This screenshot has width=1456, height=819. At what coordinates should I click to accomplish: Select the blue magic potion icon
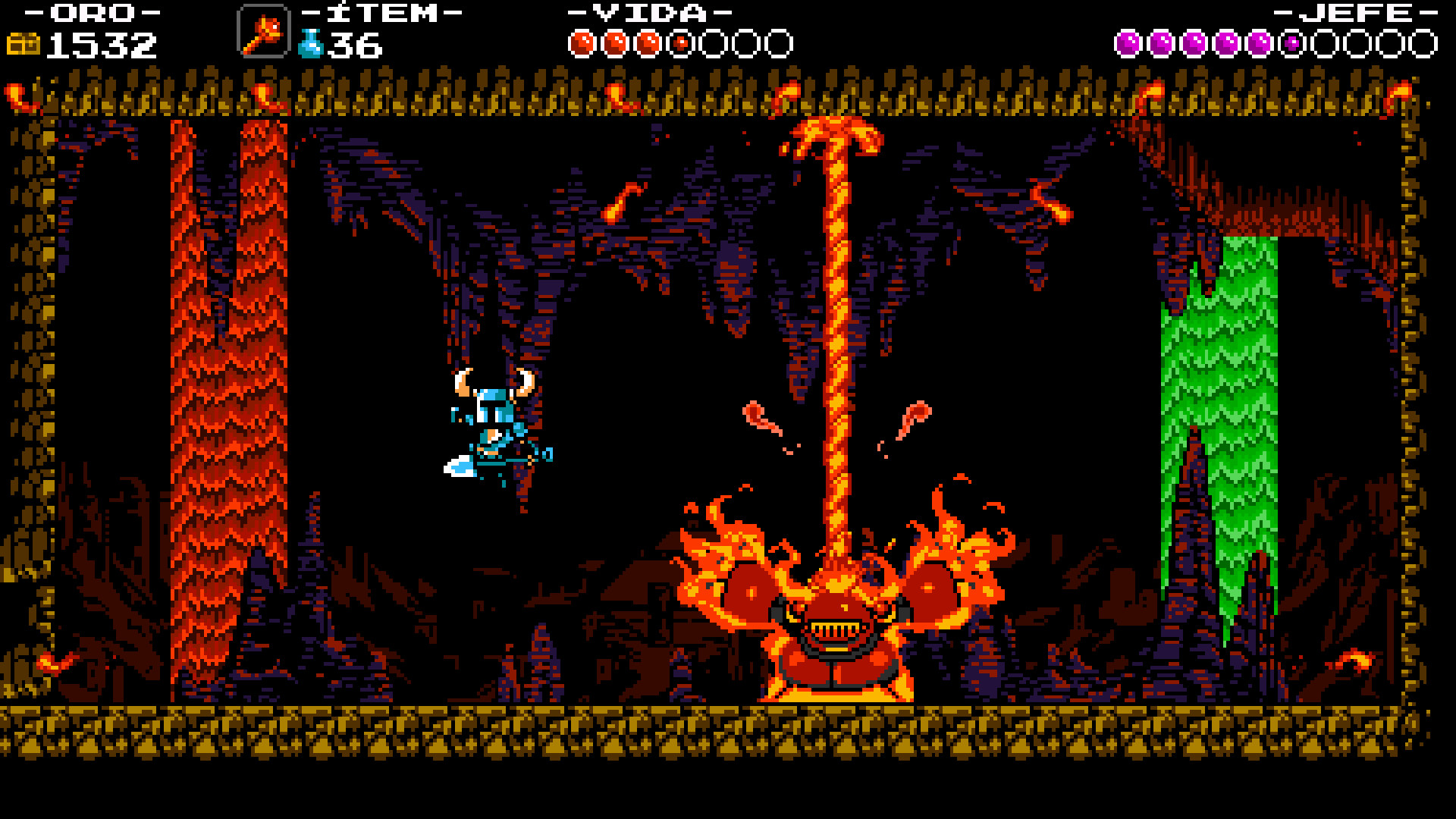[312, 43]
